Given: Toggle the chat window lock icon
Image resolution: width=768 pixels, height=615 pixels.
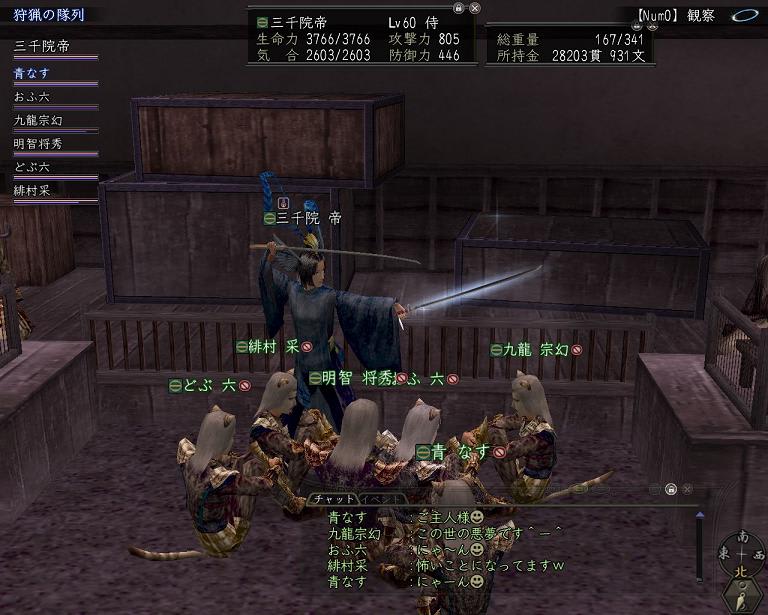Looking at the screenshot, I should coord(670,489).
